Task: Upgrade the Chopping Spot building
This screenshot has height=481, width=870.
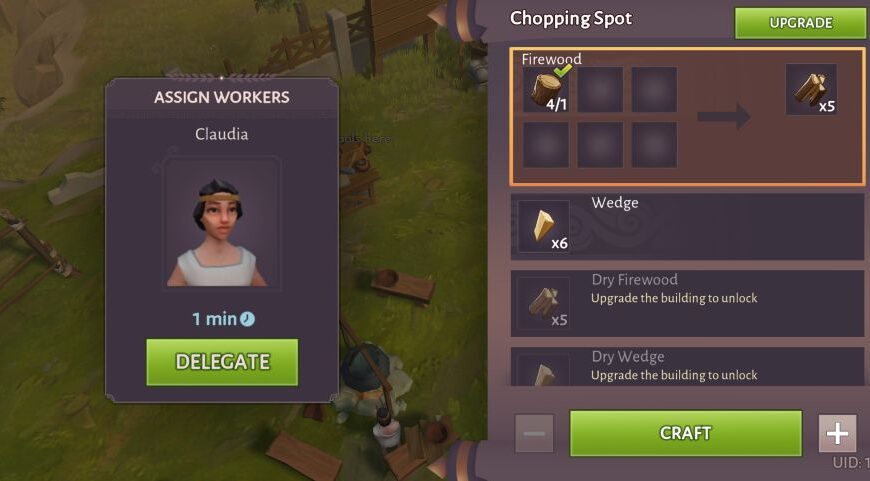Action: point(800,23)
